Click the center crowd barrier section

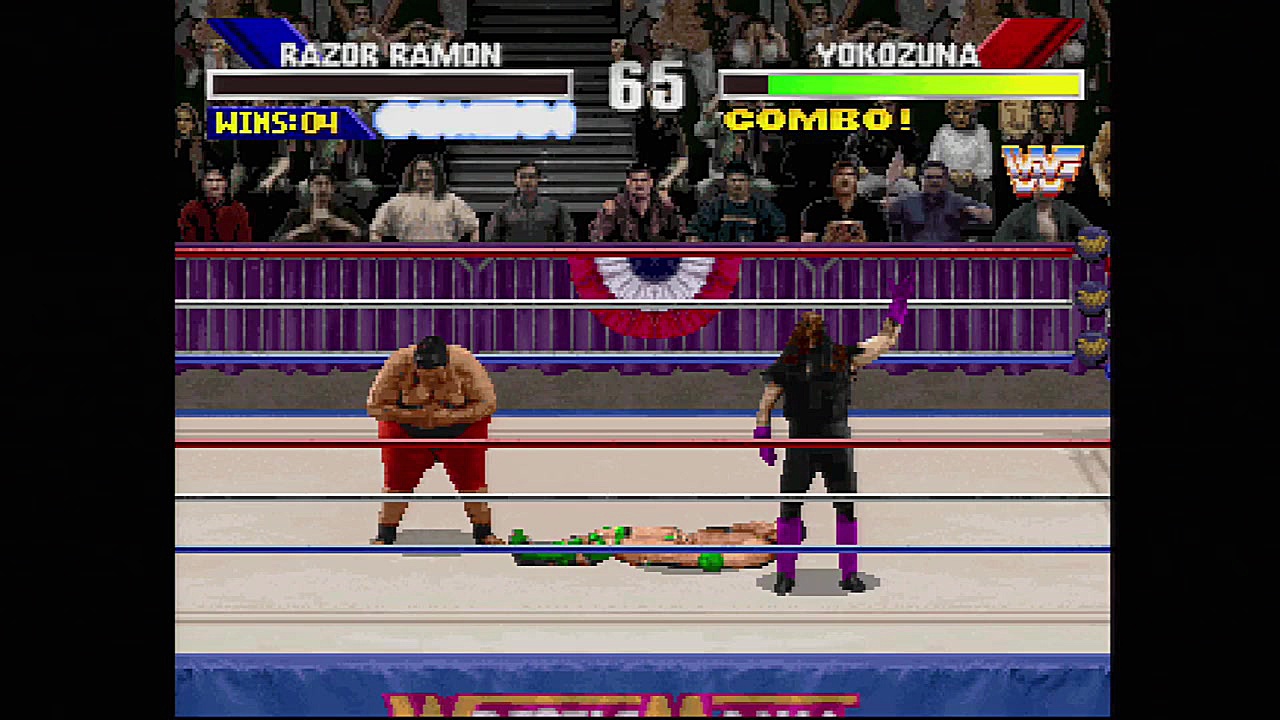click(640, 300)
